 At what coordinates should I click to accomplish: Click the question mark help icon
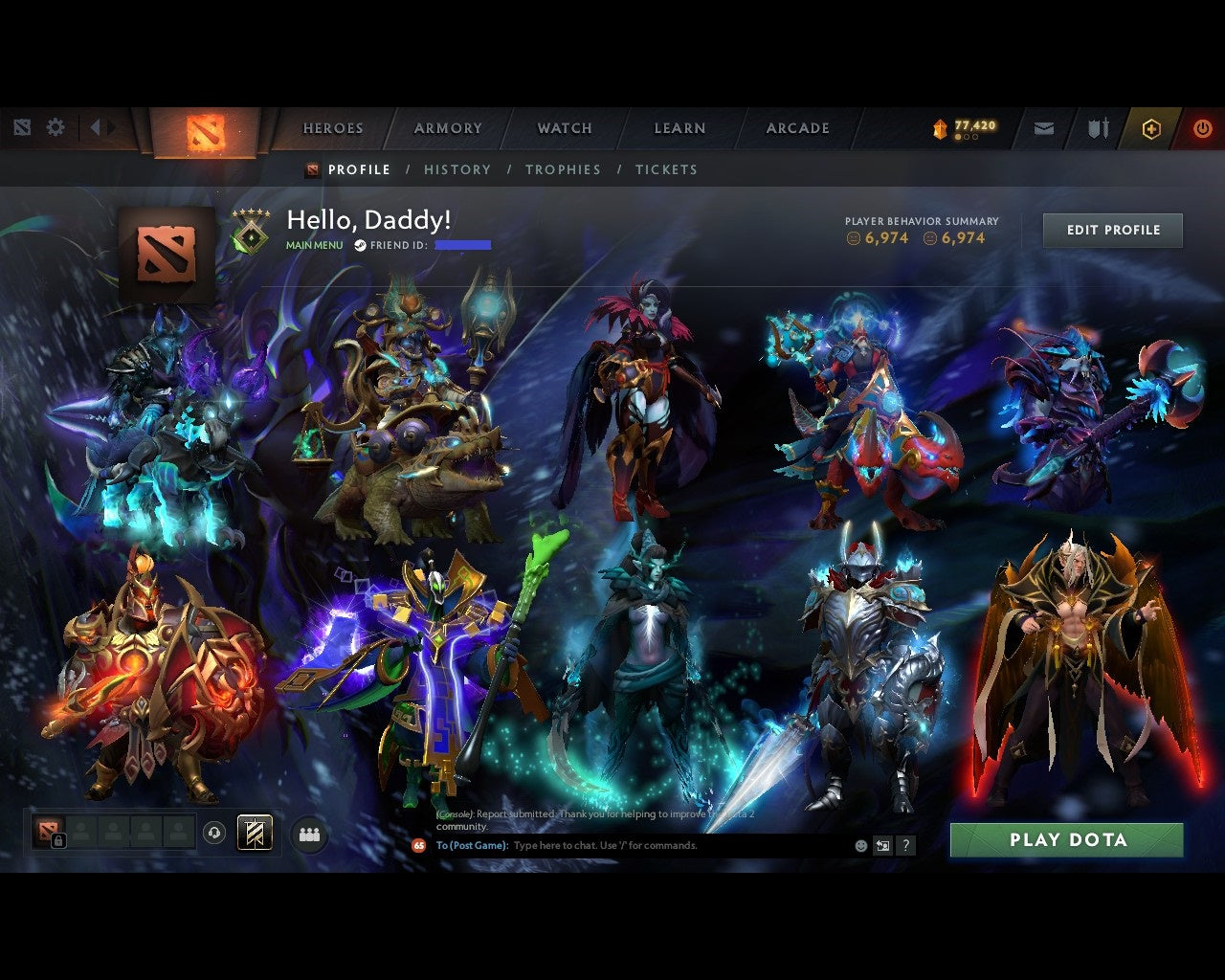[905, 845]
